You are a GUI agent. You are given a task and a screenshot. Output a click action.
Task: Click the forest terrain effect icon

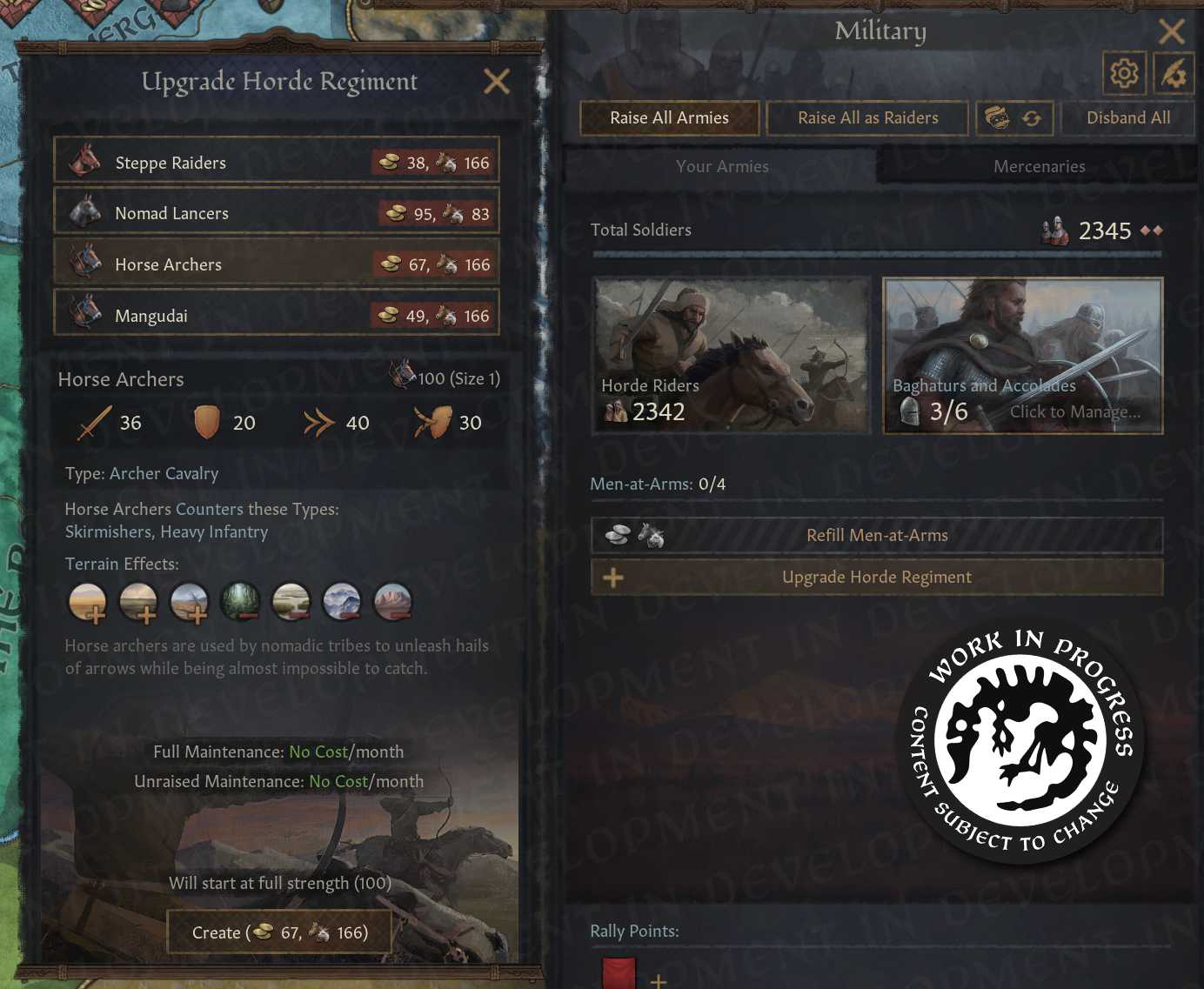pyautogui.click(x=240, y=601)
